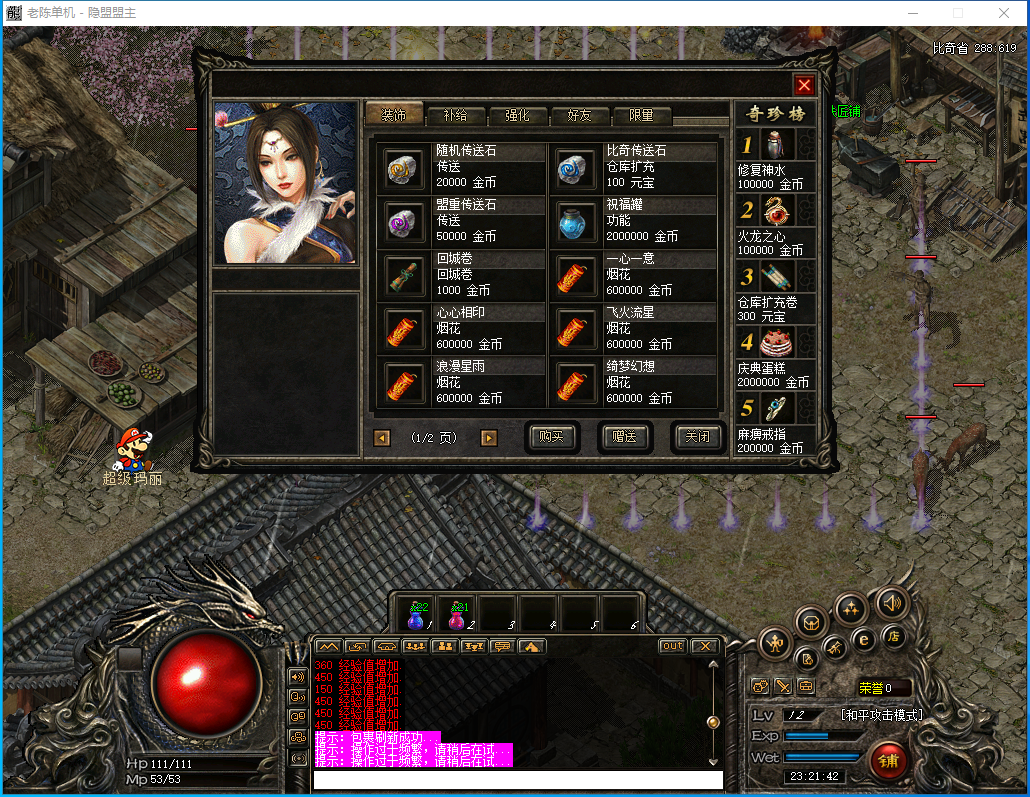Close the shop using the 关闭 button

697,437
